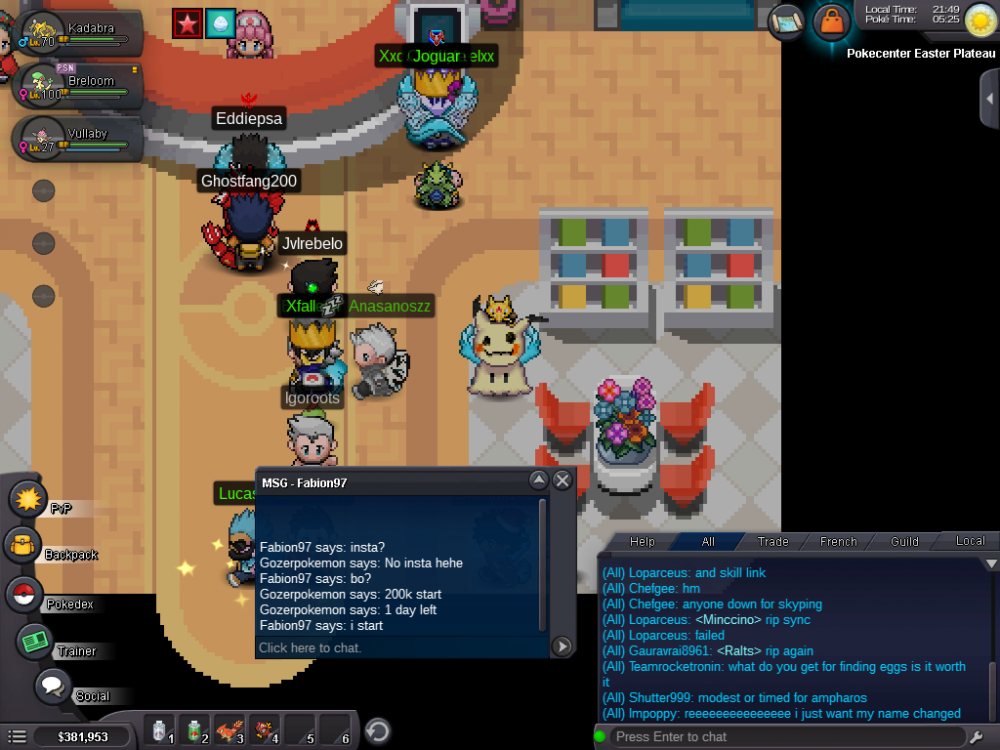This screenshot has width=1000, height=750.
Task: Click the circular refresh arrow beside the hotbar
Action: [377, 730]
